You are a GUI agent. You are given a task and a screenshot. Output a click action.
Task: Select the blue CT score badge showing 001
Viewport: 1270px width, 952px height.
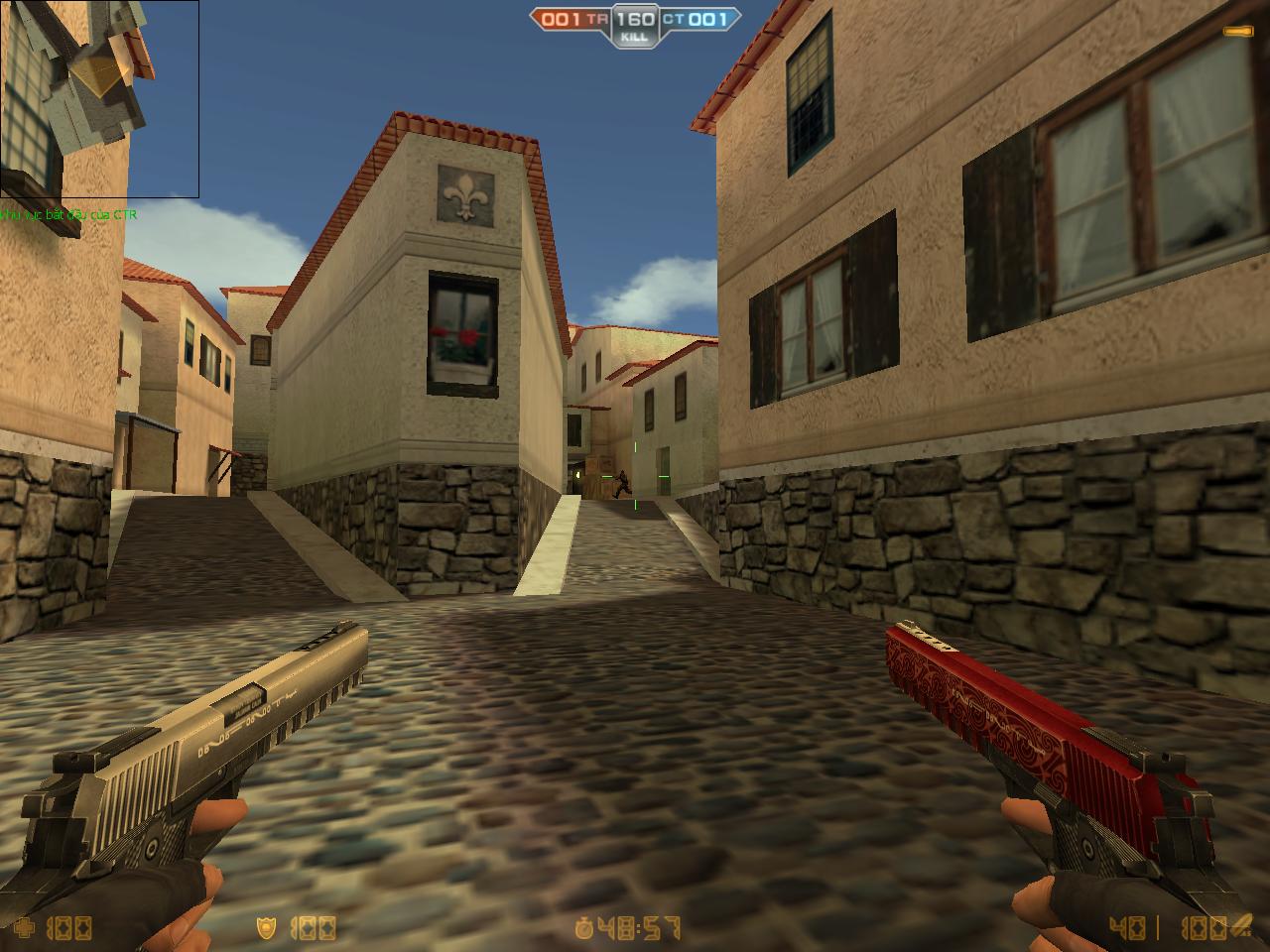tap(706, 17)
